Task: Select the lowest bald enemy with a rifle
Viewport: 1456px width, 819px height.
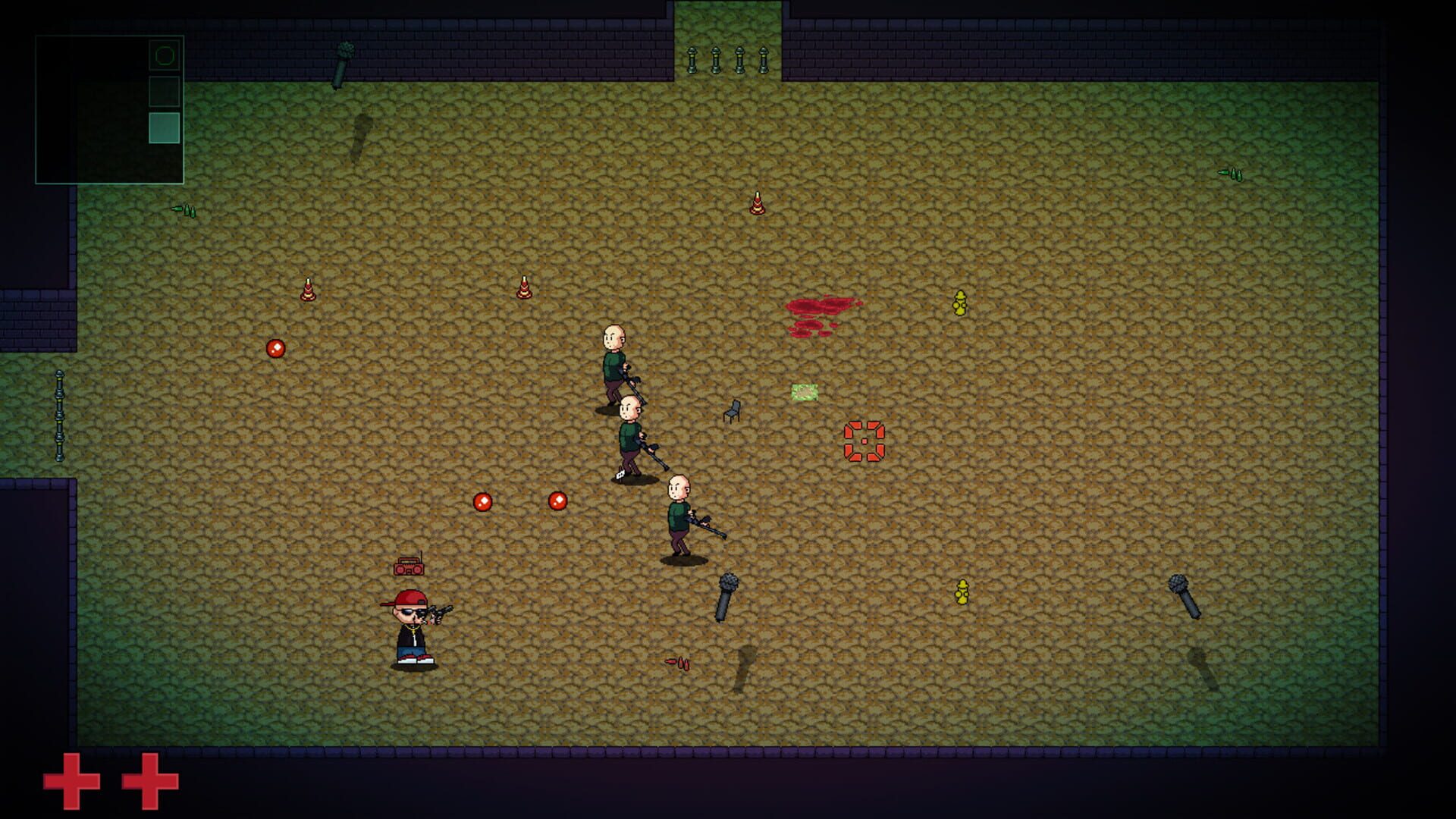Action: point(680,512)
